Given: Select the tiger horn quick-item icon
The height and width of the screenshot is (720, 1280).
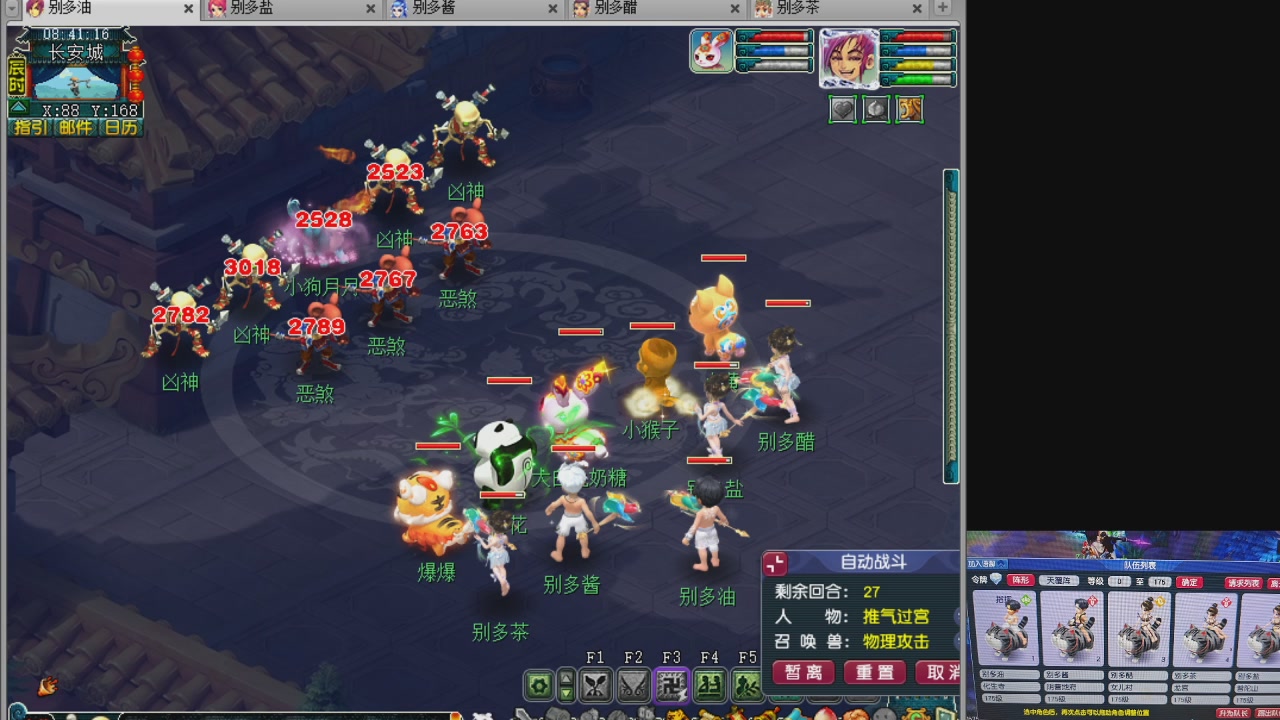Looking at the screenshot, I should point(909,109).
